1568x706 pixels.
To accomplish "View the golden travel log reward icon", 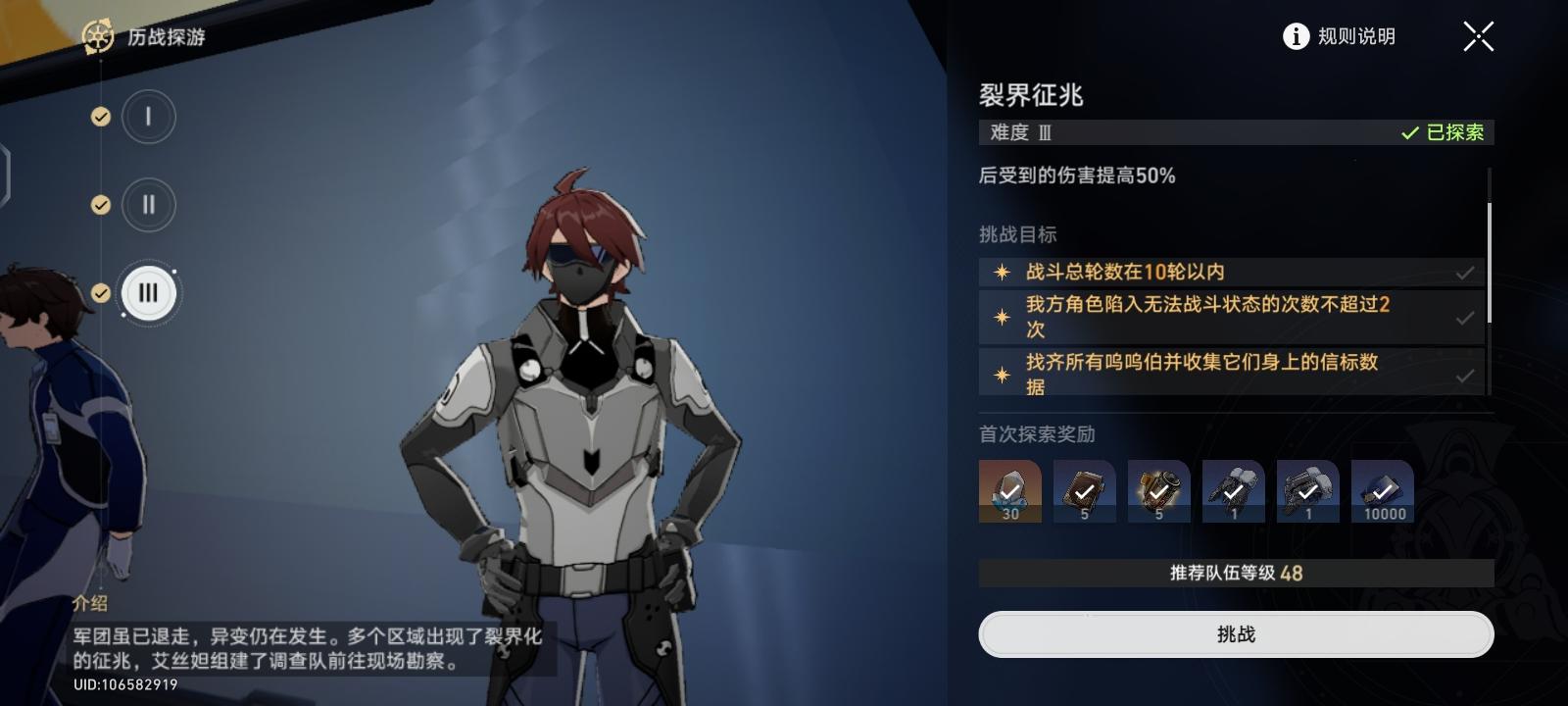I will pos(1158,490).
